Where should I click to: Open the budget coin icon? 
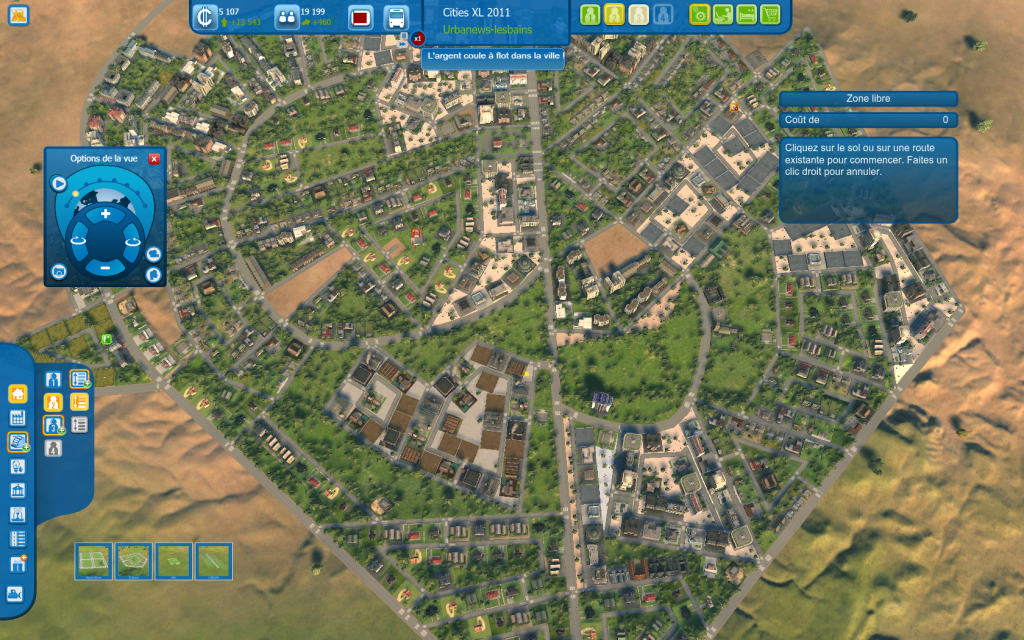tap(205, 17)
